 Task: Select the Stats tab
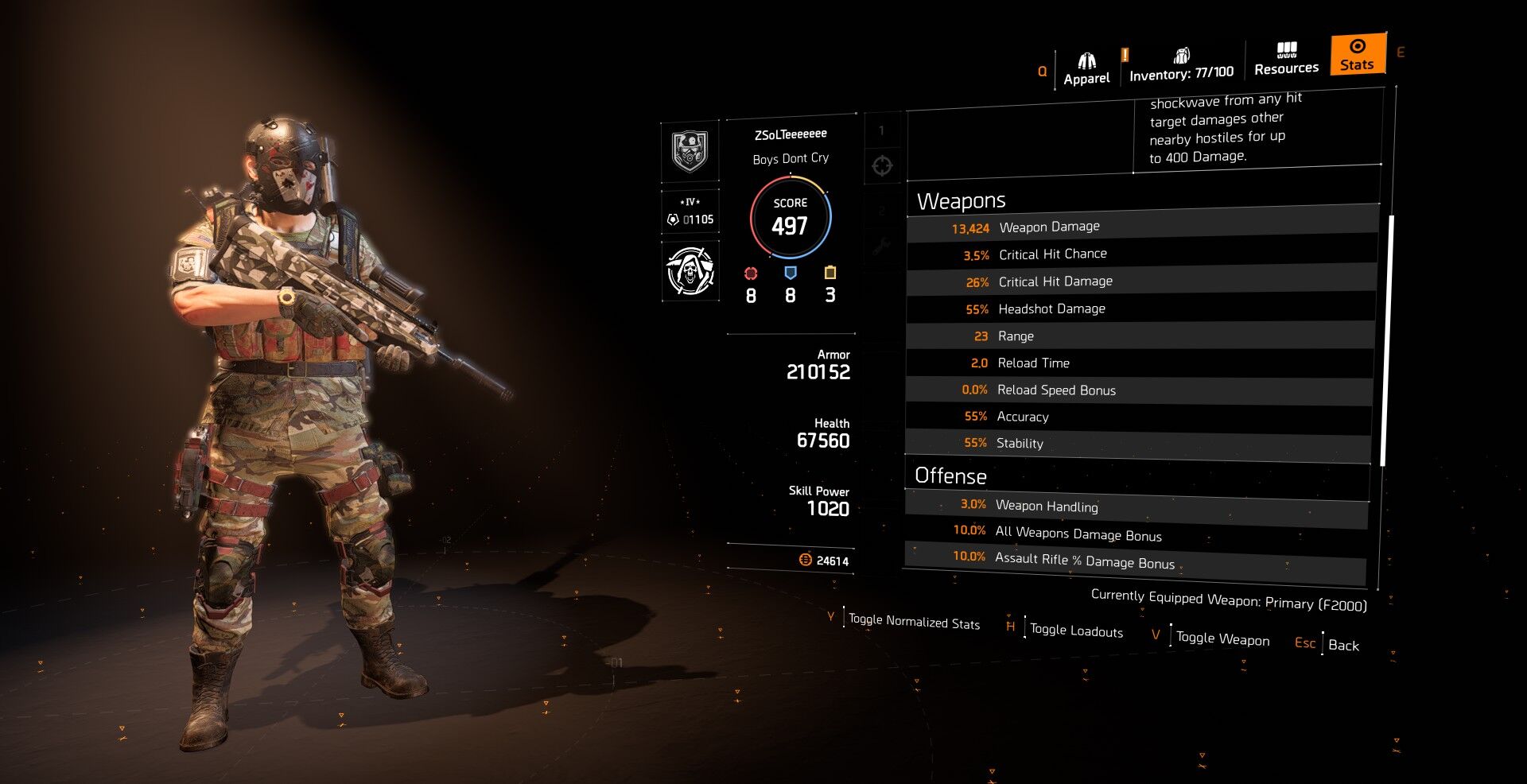click(x=1357, y=55)
